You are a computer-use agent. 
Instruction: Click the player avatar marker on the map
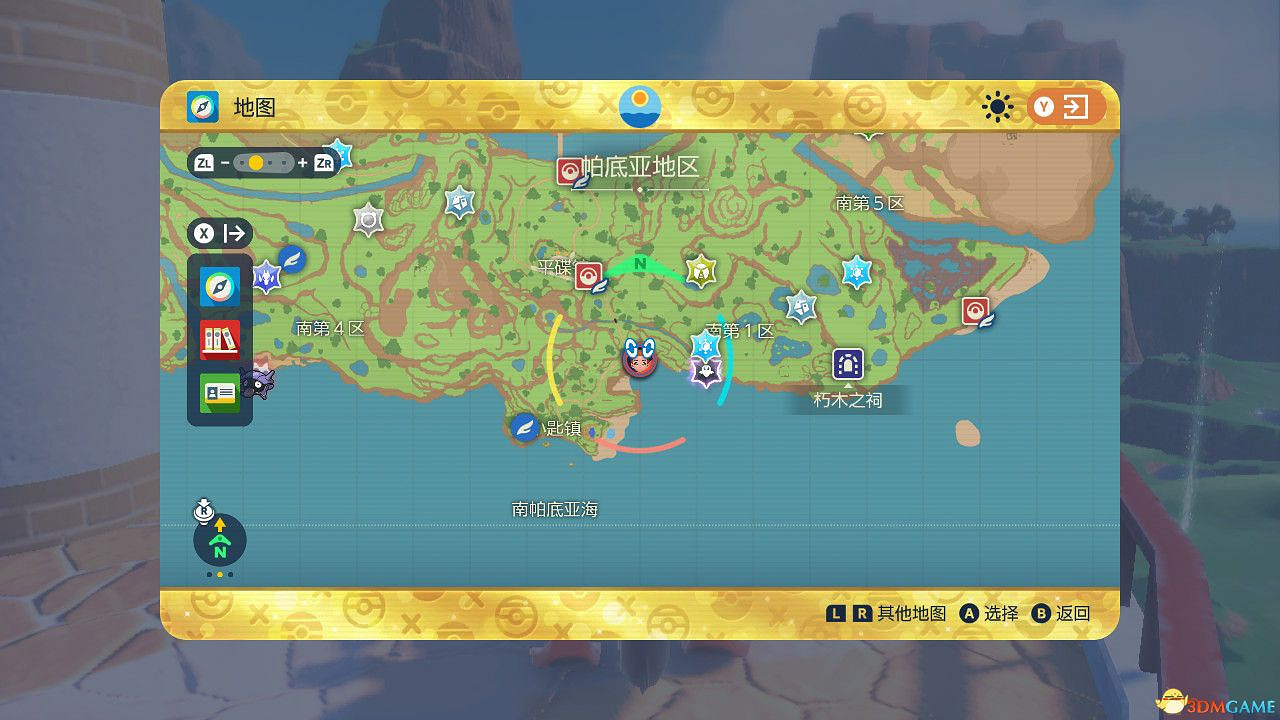tap(638, 362)
